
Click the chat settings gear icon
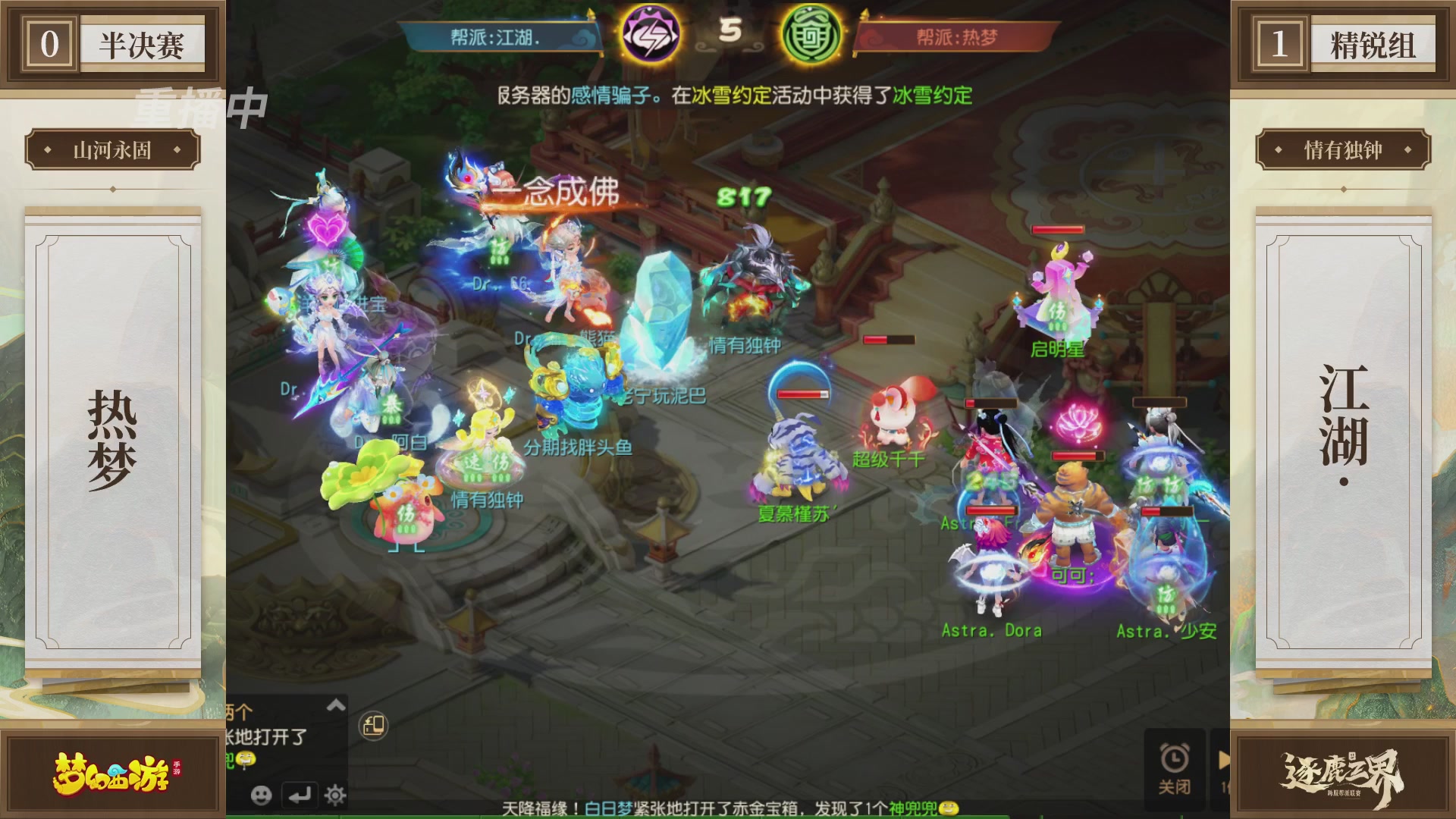point(334,796)
